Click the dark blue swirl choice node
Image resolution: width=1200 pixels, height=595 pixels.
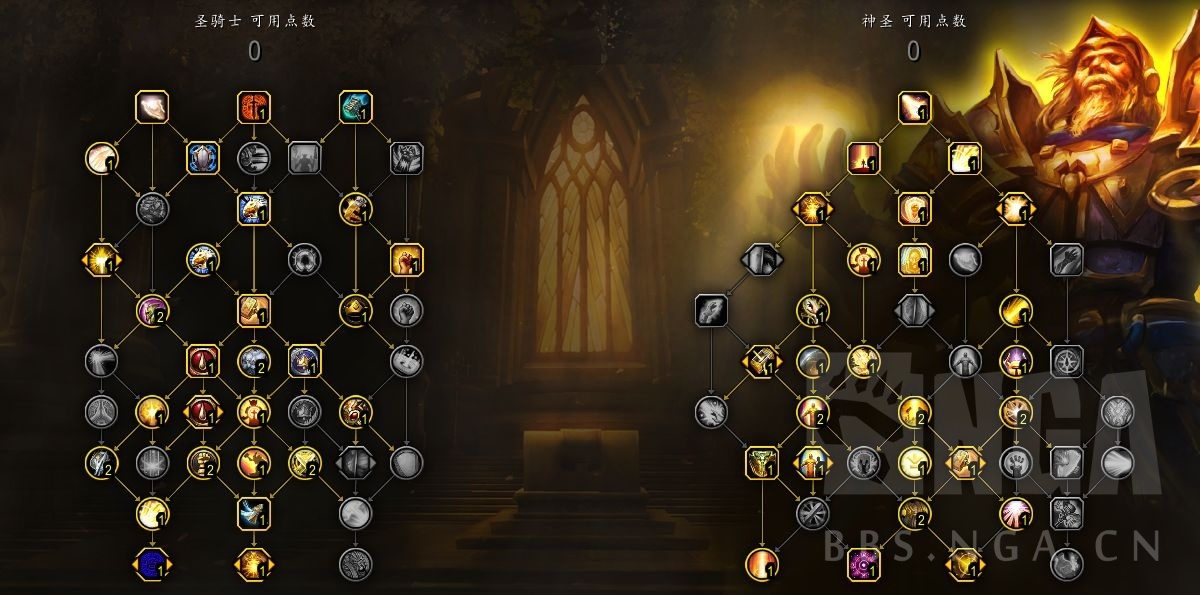coord(152,564)
